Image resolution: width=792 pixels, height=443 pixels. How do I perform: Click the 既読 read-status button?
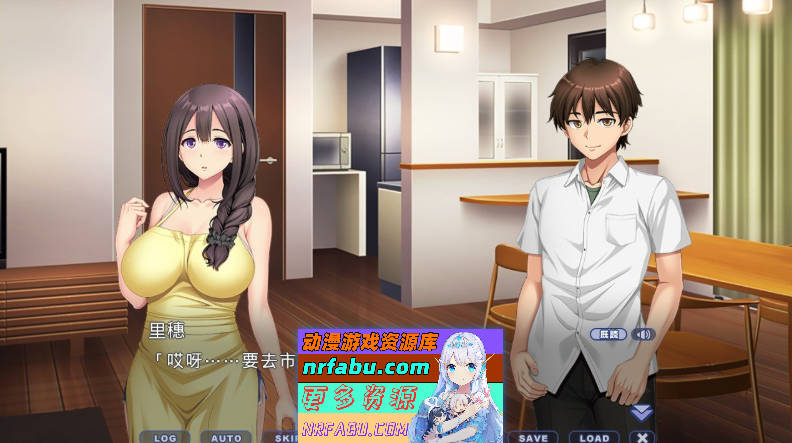[607, 334]
